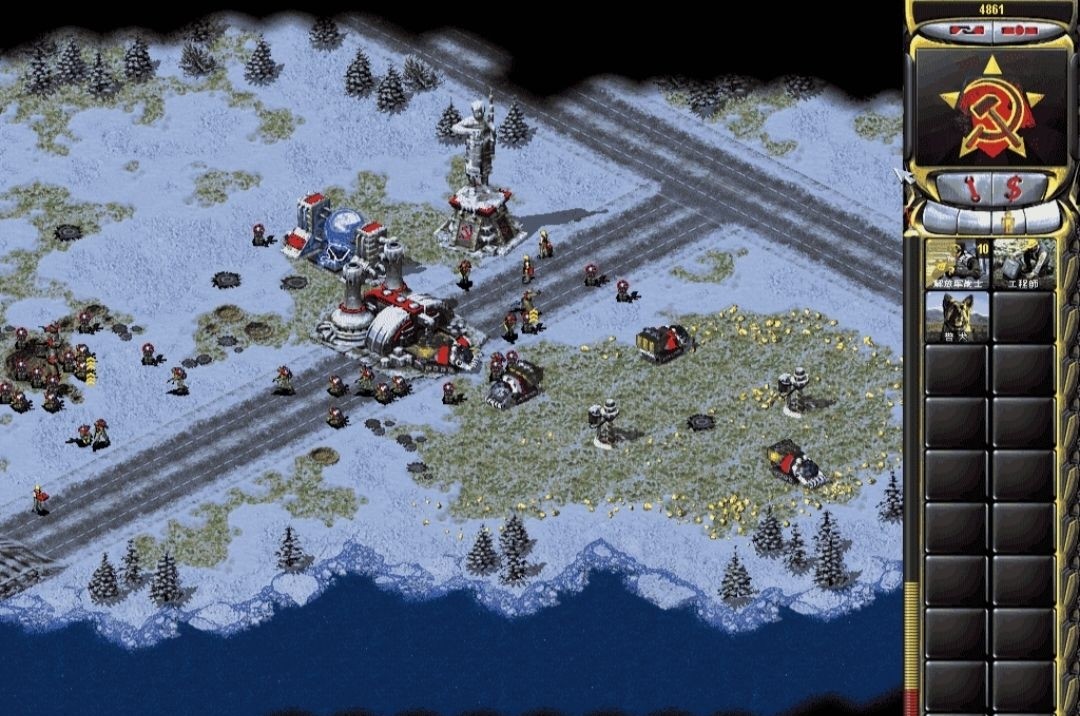Viewport: 1080px width, 716px height.
Task: Train an attack dog from the sidebar
Action: click(957, 317)
